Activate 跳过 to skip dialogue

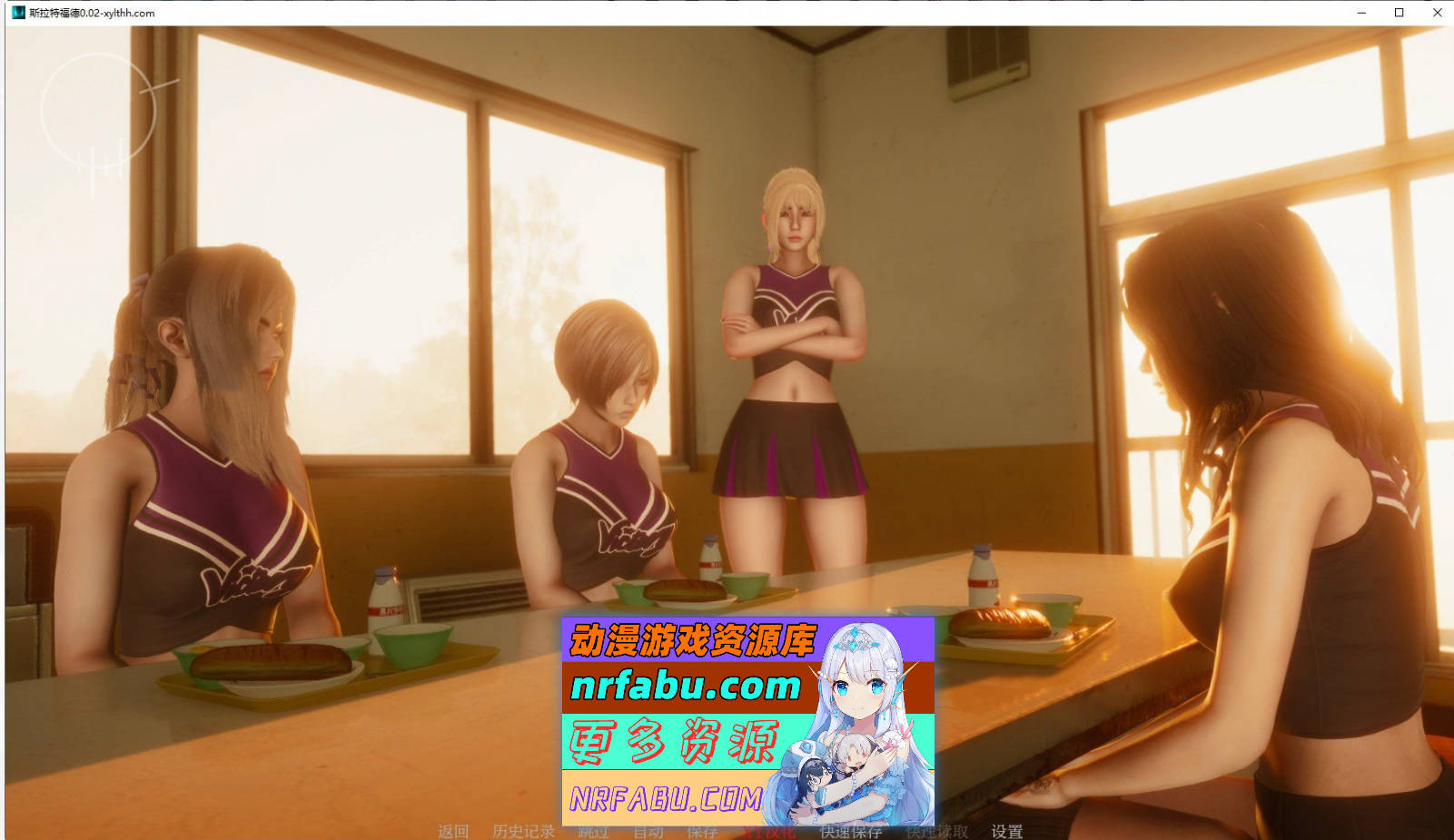591,831
